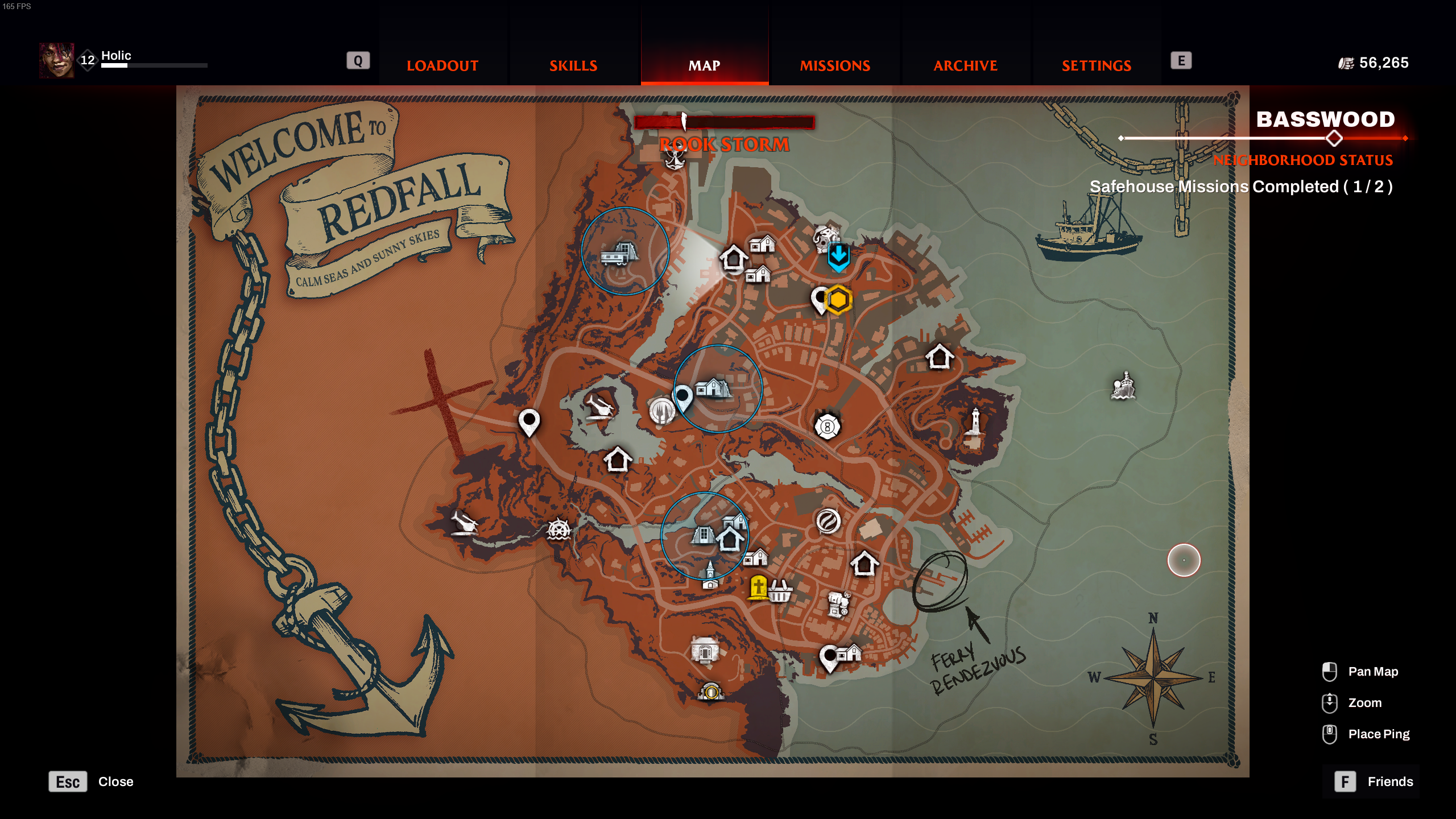
Task: Click the blue down-arrow map marker
Action: coord(838,257)
